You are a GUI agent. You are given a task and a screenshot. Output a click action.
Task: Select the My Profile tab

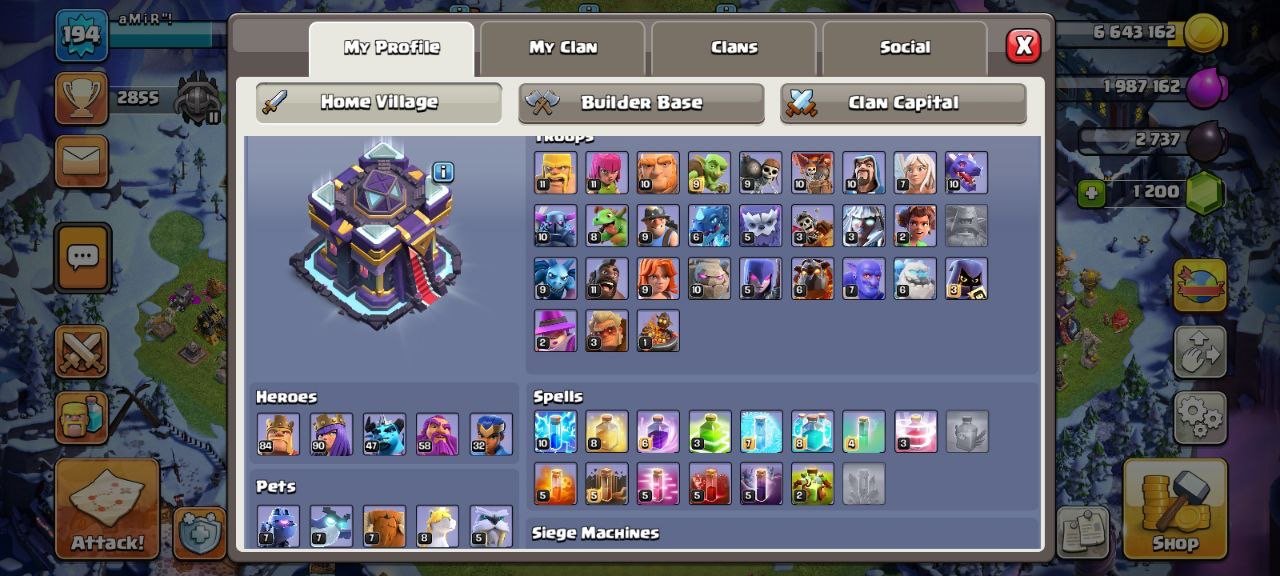tap(391, 48)
